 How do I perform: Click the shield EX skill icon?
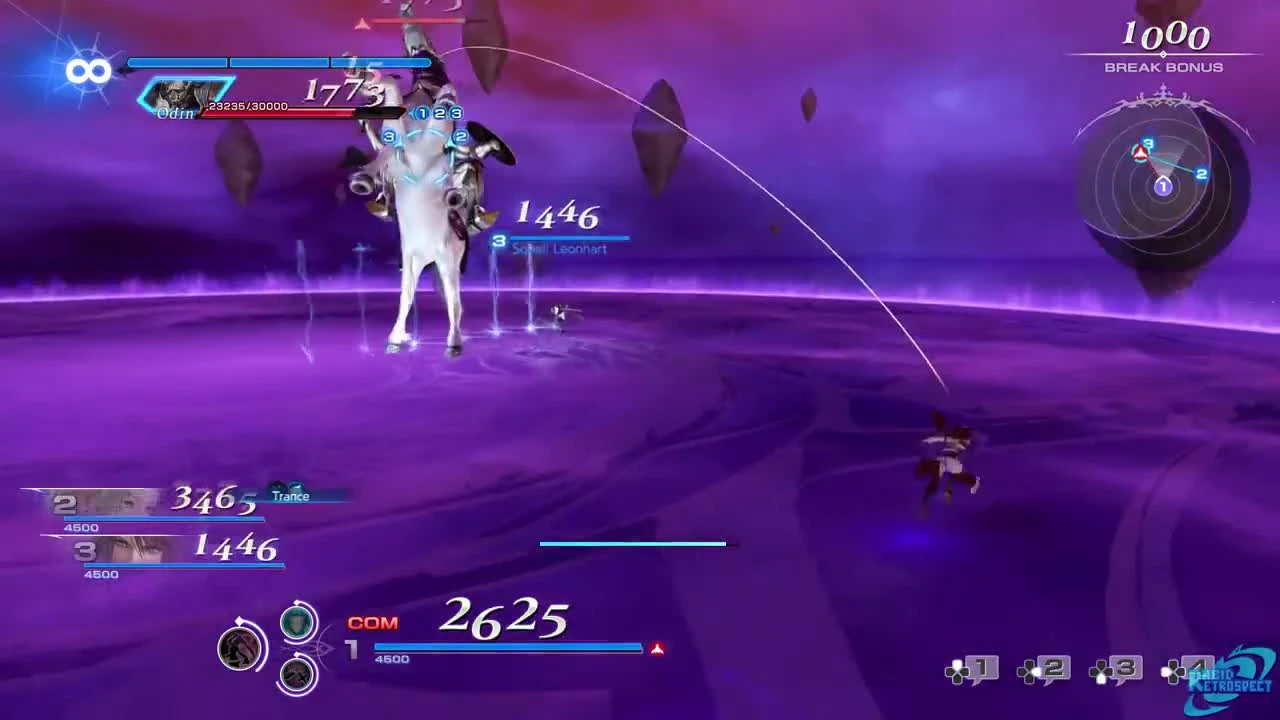coord(296,622)
